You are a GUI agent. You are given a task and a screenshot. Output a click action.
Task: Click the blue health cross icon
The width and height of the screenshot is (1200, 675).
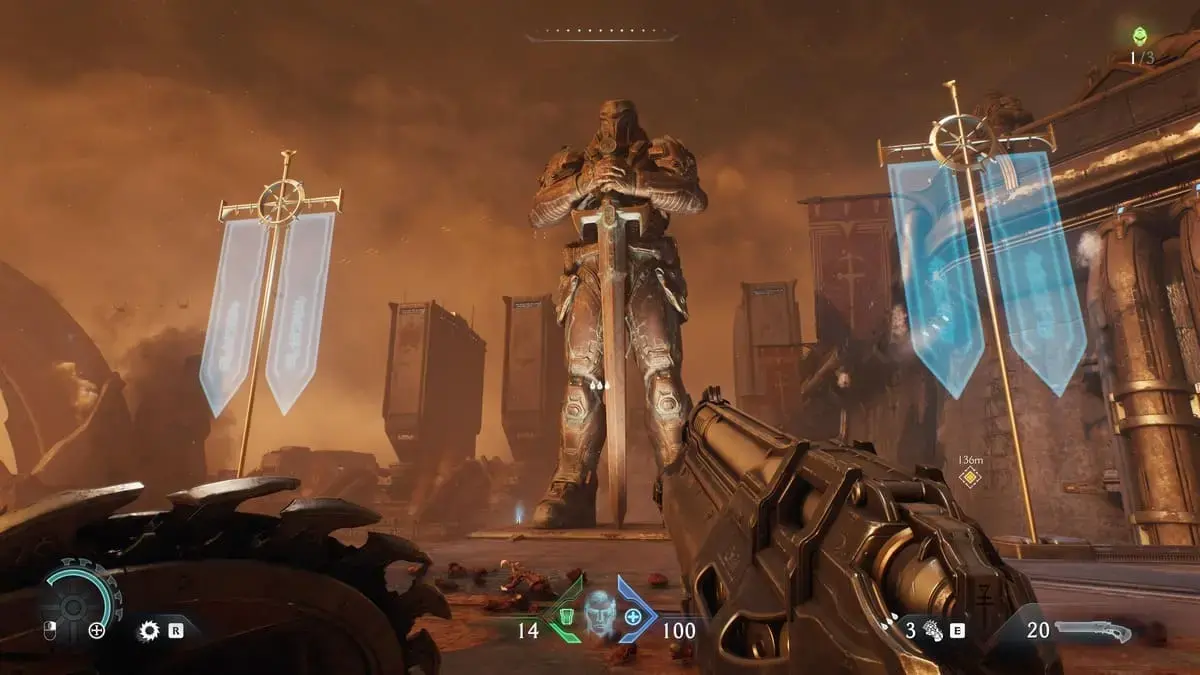pyautogui.click(x=632, y=617)
